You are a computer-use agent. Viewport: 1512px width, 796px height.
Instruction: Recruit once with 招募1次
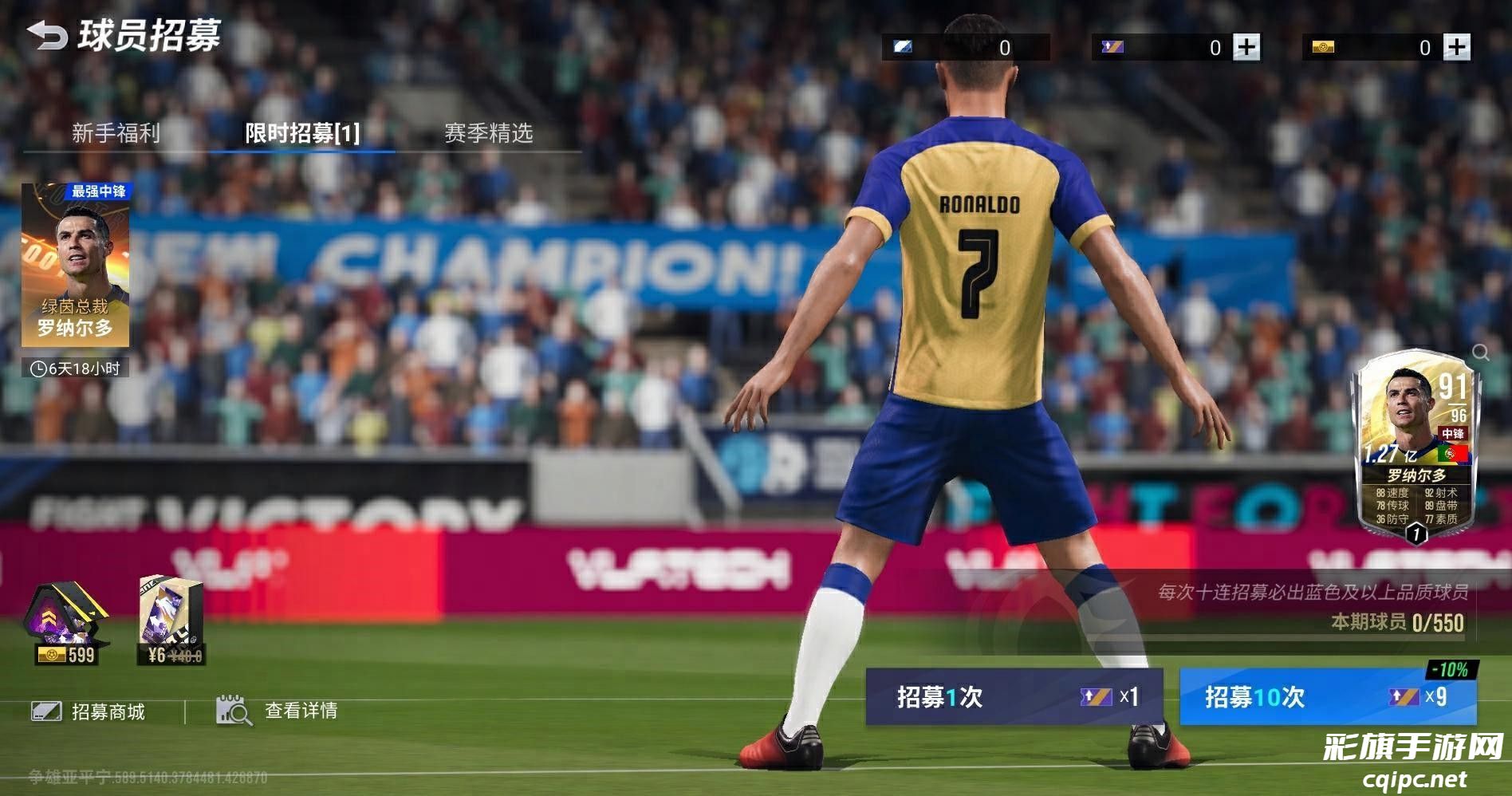(x=1014, y=697)
